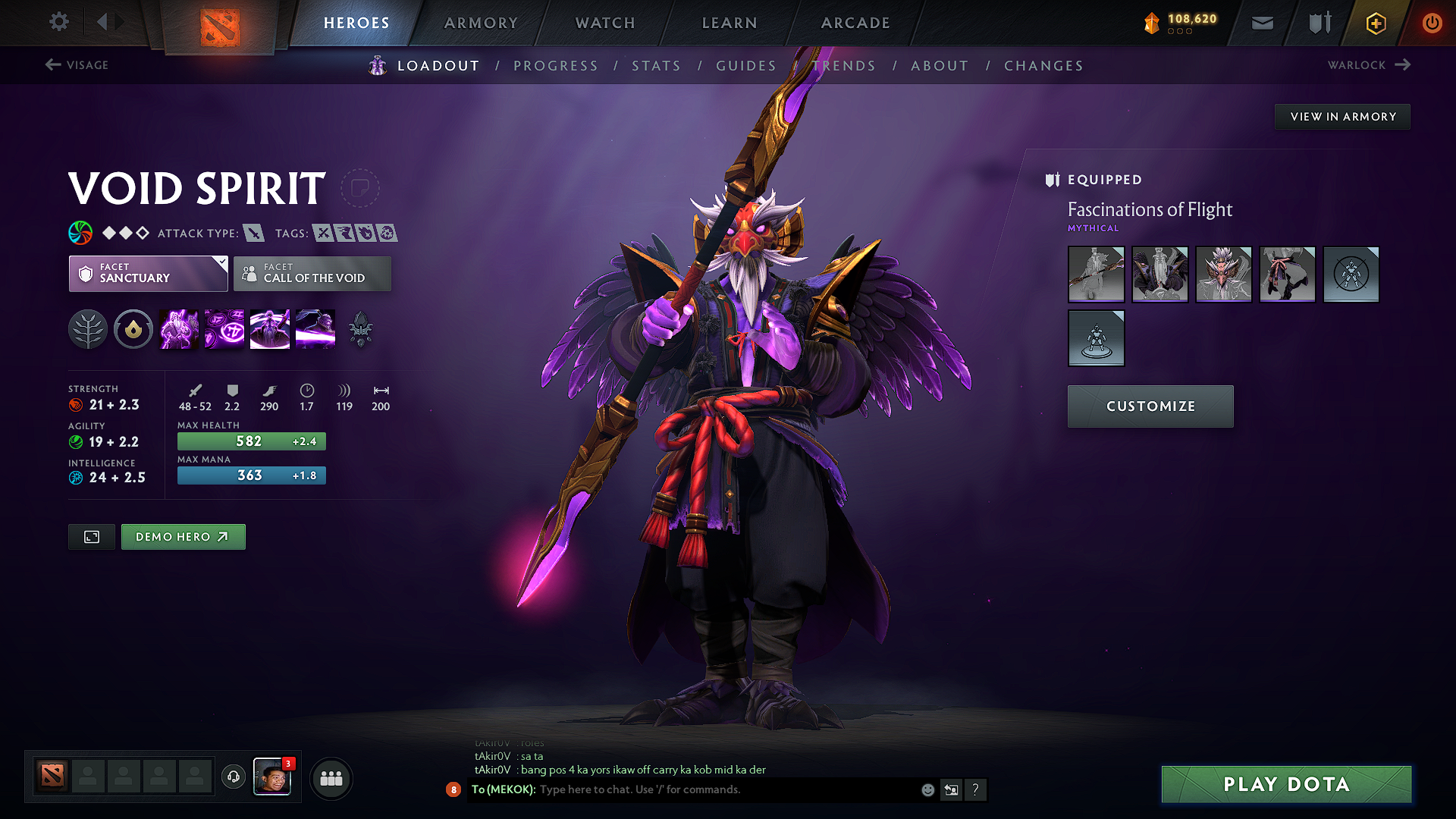
Task: Click the chat input field
Action: [x=682, y=789]
